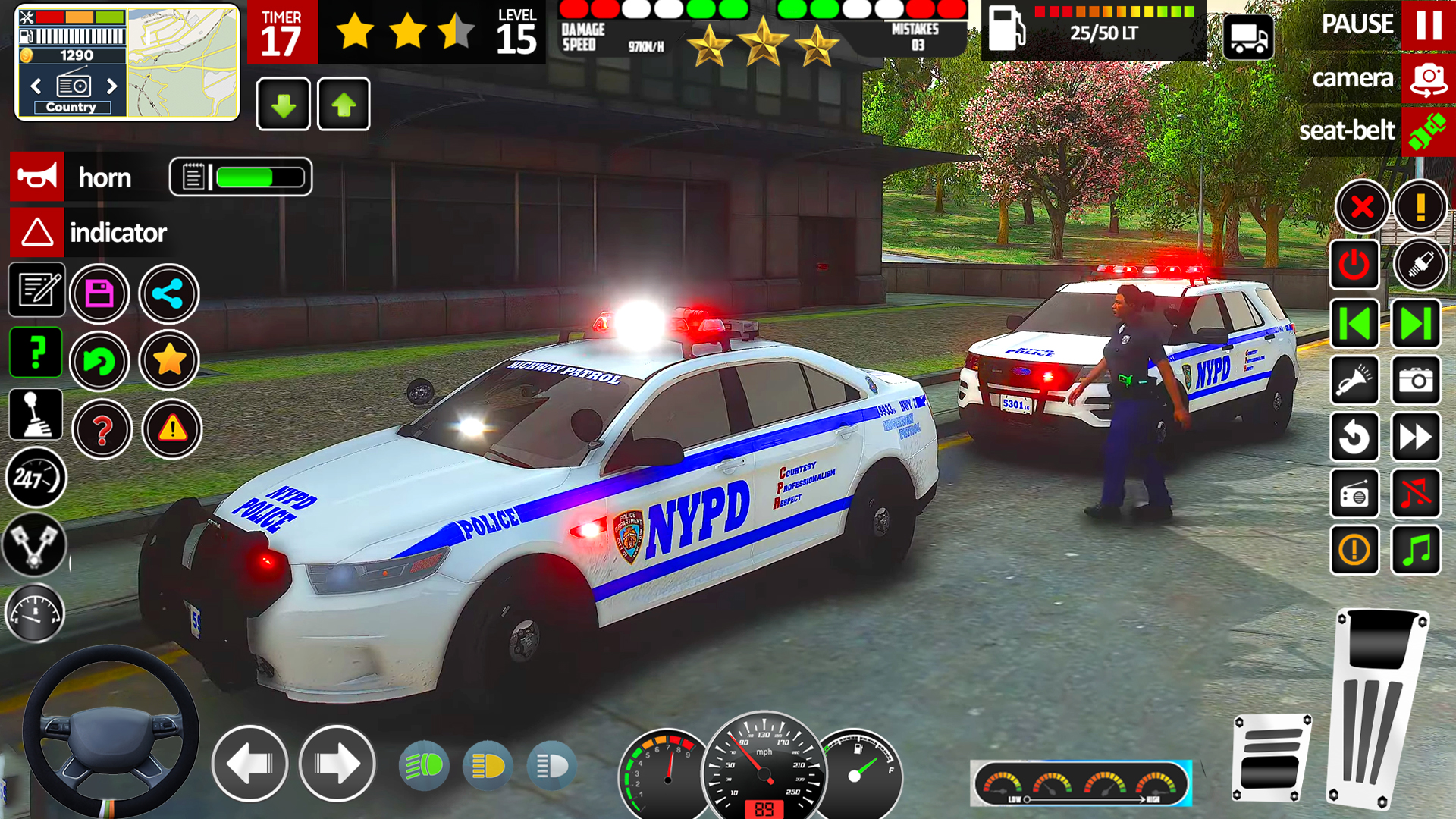
Task: Save the game with the floppy disk icon
Action: 99,294
